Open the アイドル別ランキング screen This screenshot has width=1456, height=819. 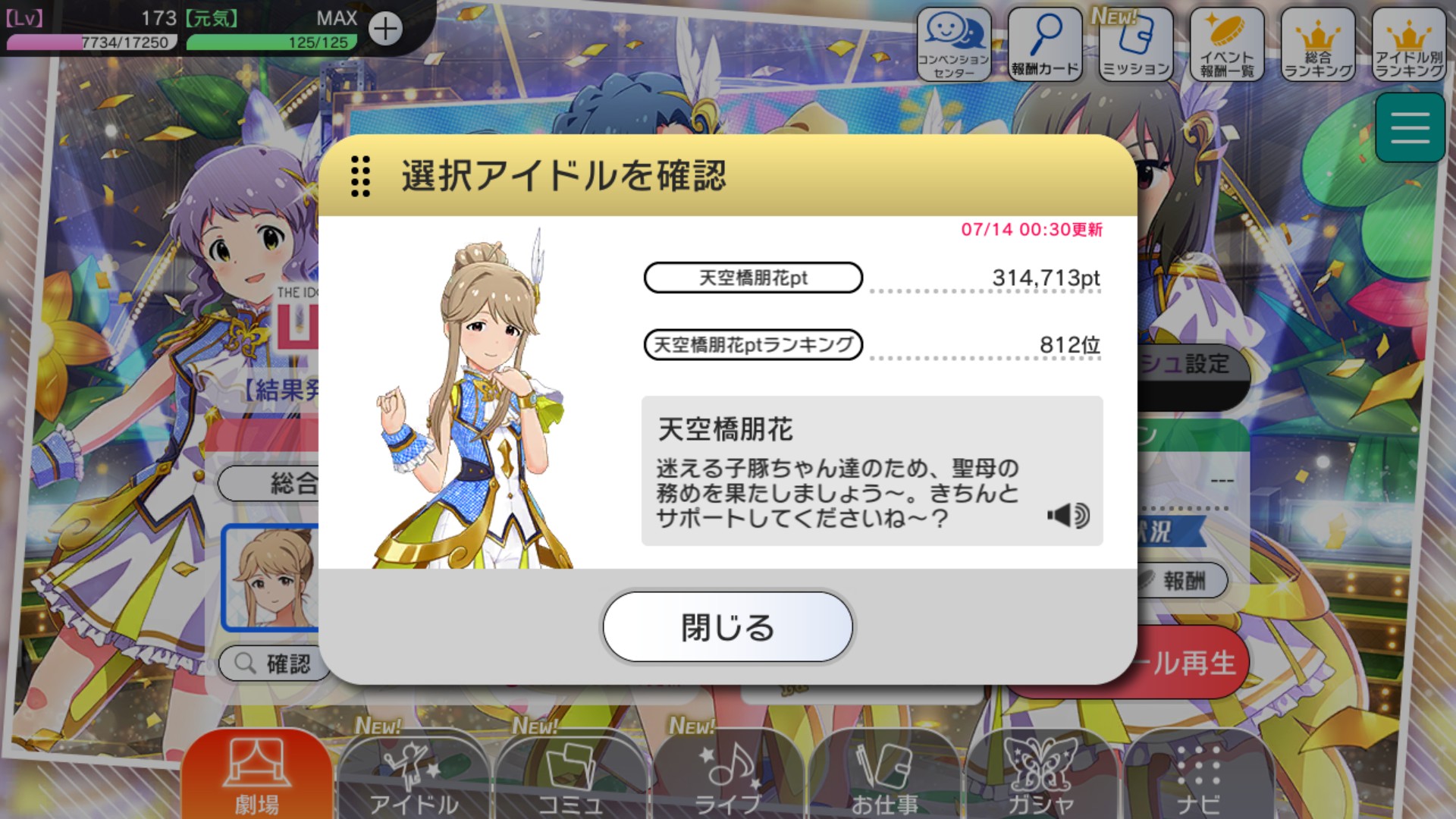(1408, 43)
